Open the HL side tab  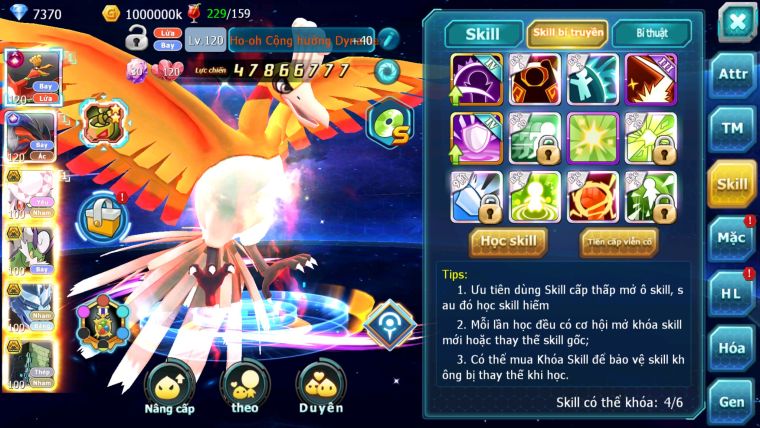tap(732, 293)
